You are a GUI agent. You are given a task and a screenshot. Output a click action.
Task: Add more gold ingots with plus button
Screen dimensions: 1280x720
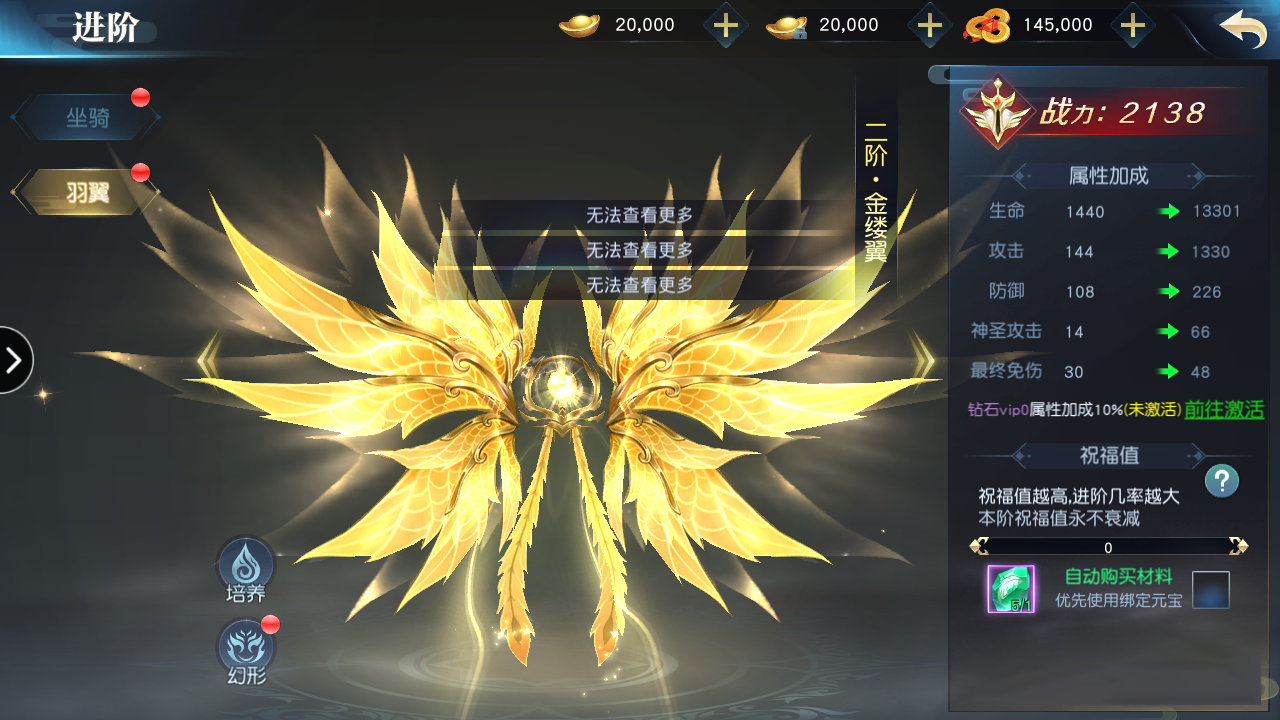click(x=726, y=25)
